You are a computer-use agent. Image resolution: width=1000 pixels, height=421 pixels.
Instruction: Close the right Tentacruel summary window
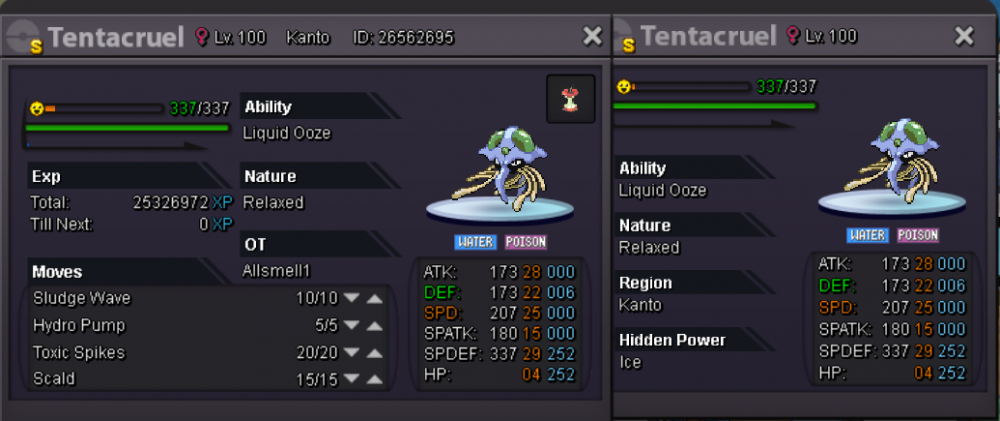[964, 37]
